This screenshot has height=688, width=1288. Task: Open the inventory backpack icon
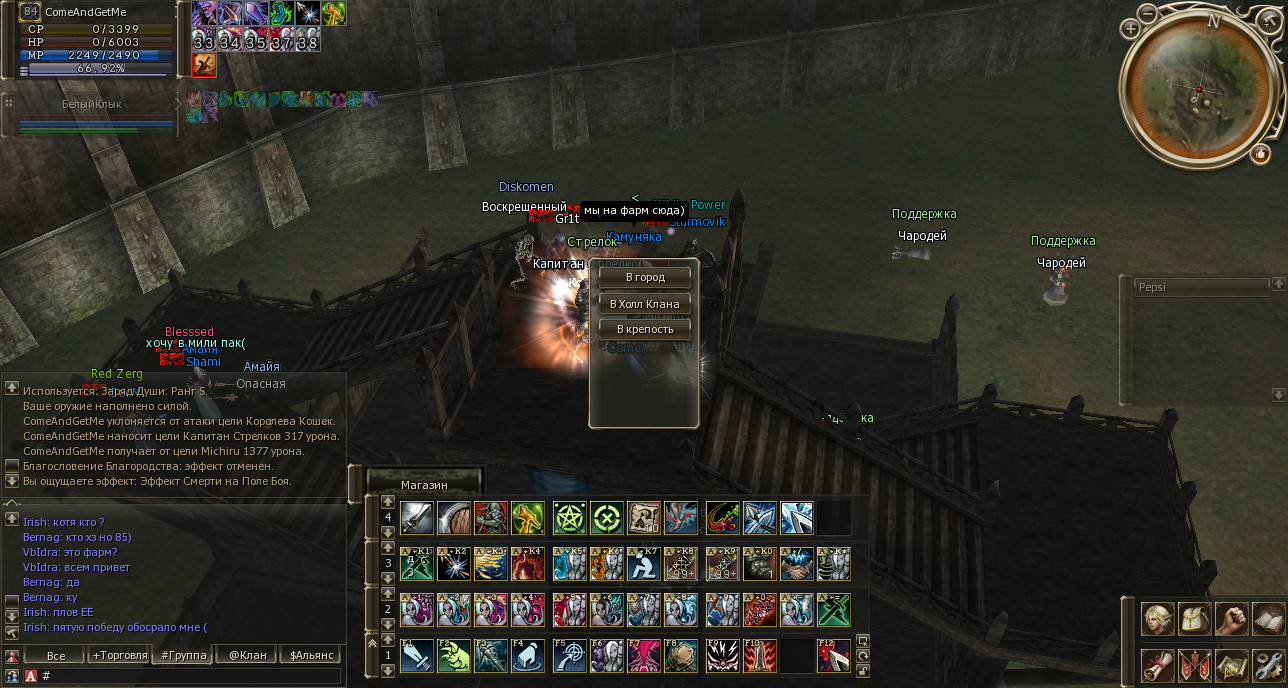click(1195, 619)
